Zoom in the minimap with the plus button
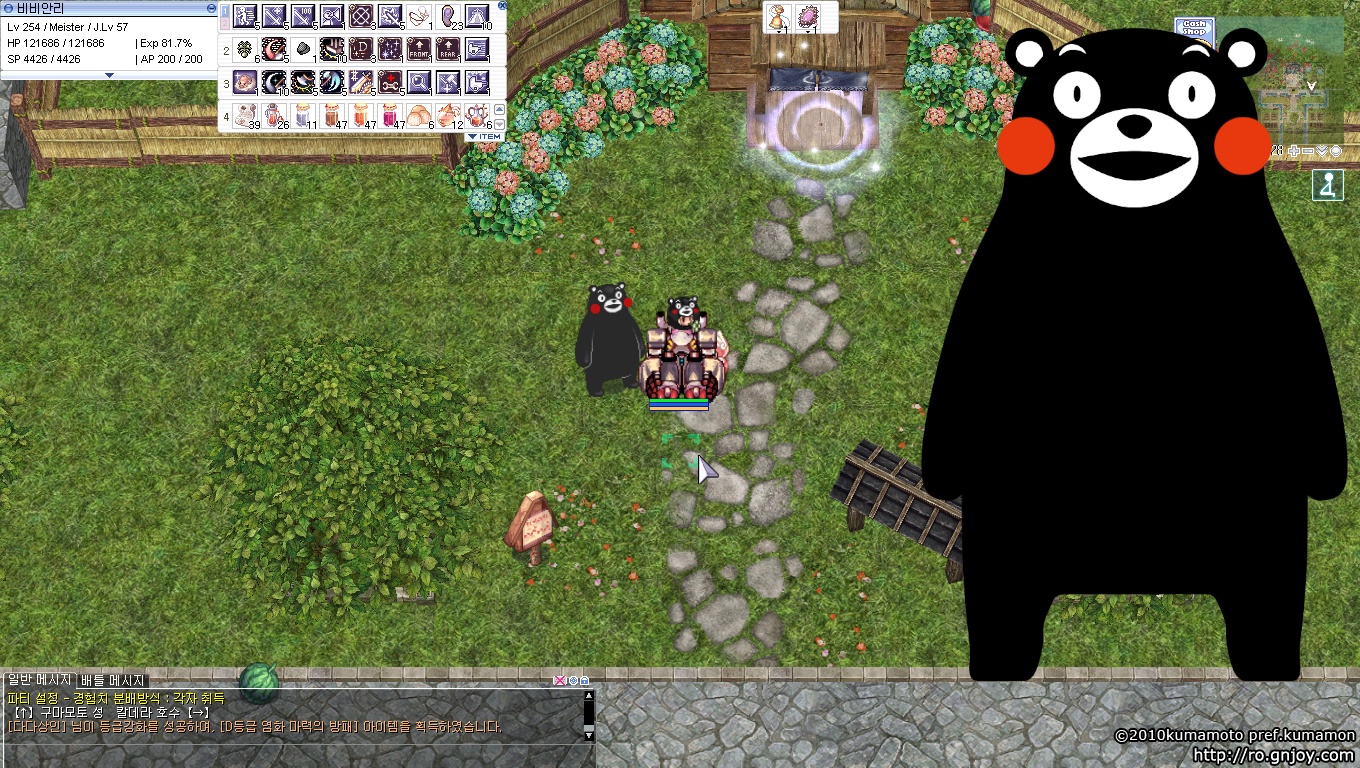Image resolution: width=1360 pixels, height=768 pixels. coord(1293,151)
